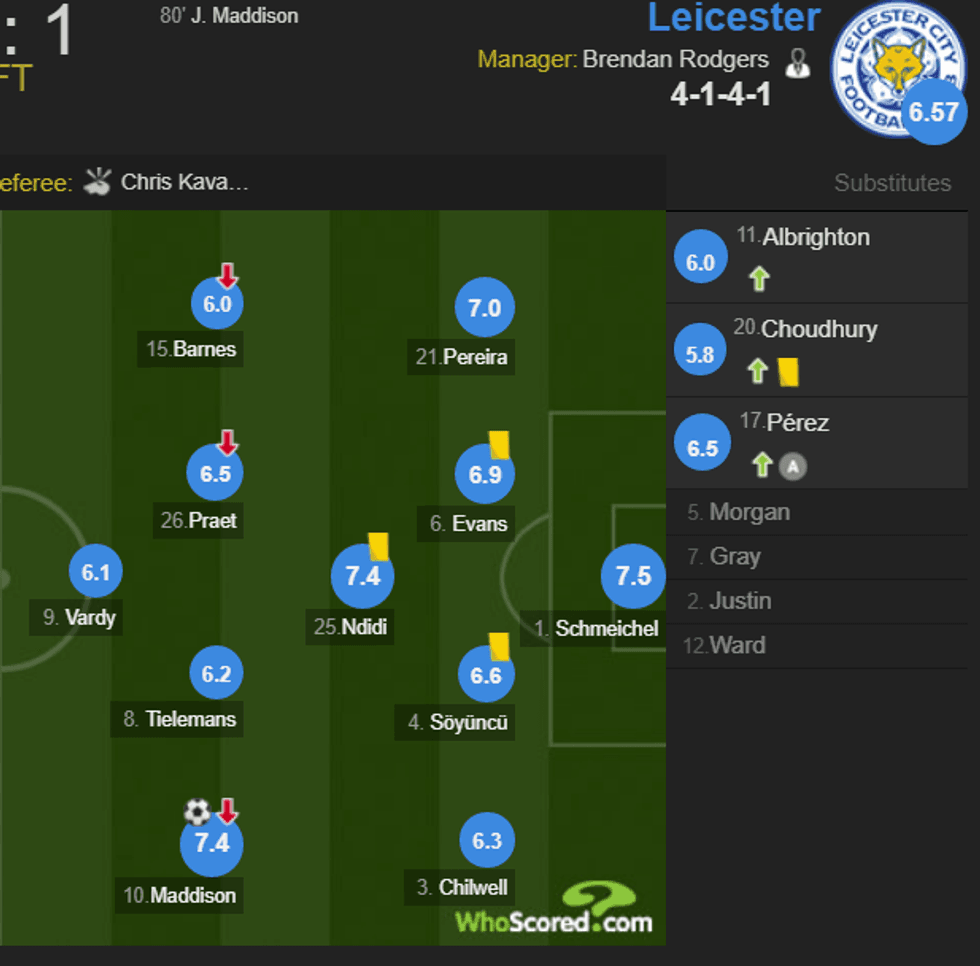Open the Leicester team link
Screen dimensions: 980x966
[734, 18]
